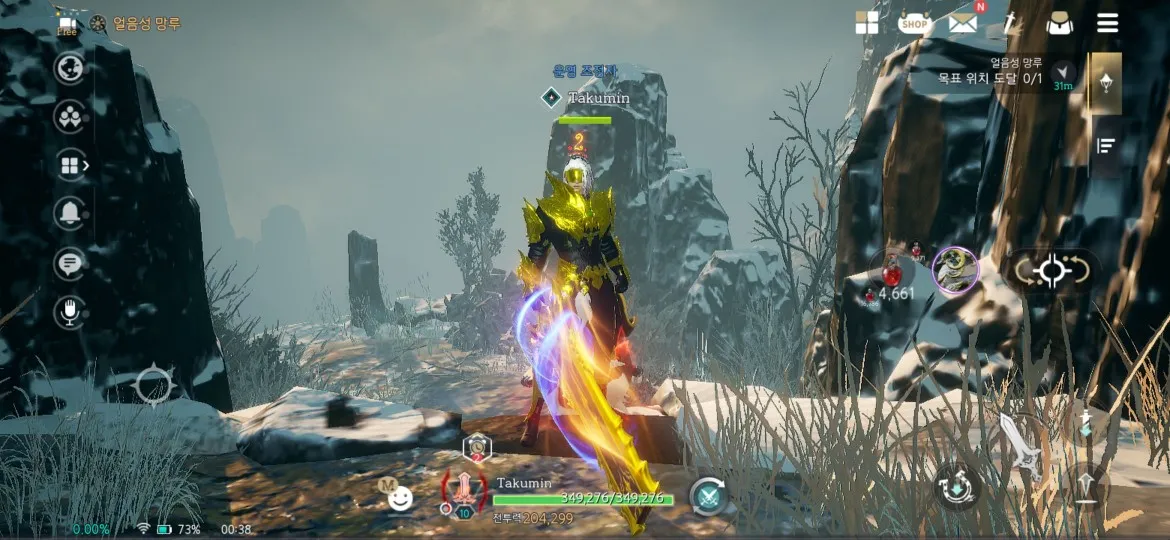Toggle the voice chat microphone
Screen dimensions: 1170x540
(70, 312)
